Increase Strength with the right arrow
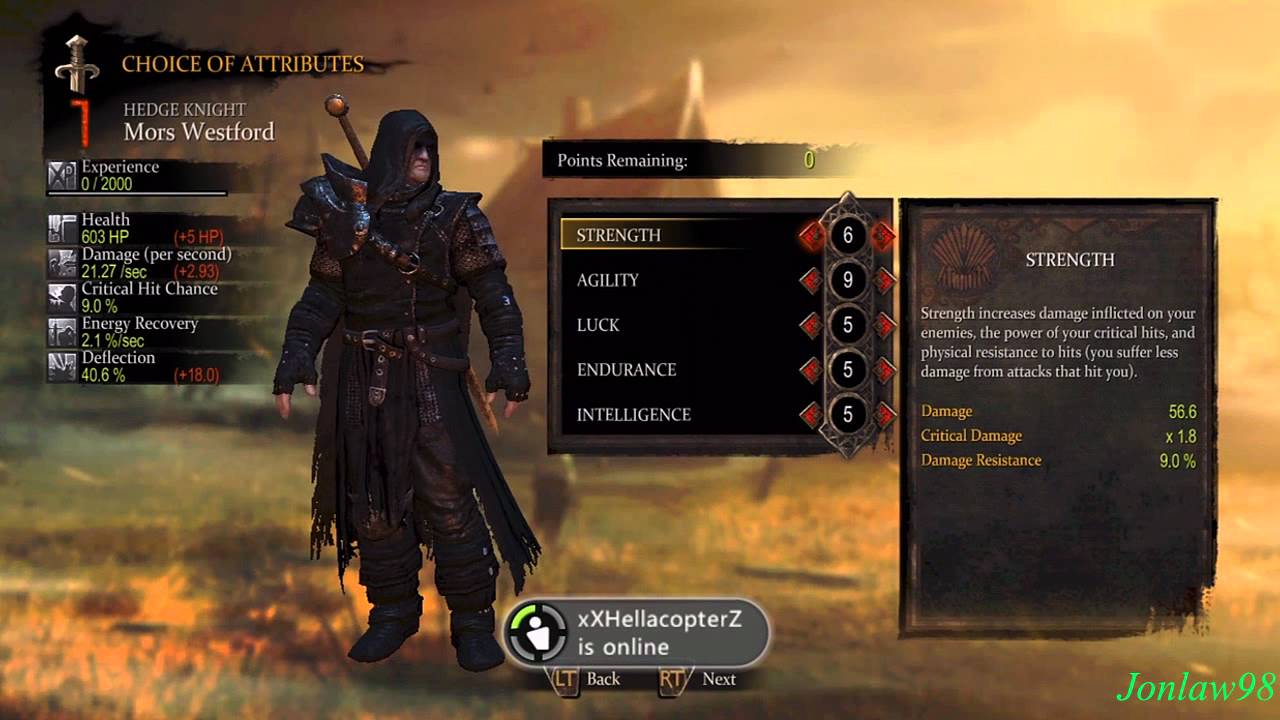 883,236
